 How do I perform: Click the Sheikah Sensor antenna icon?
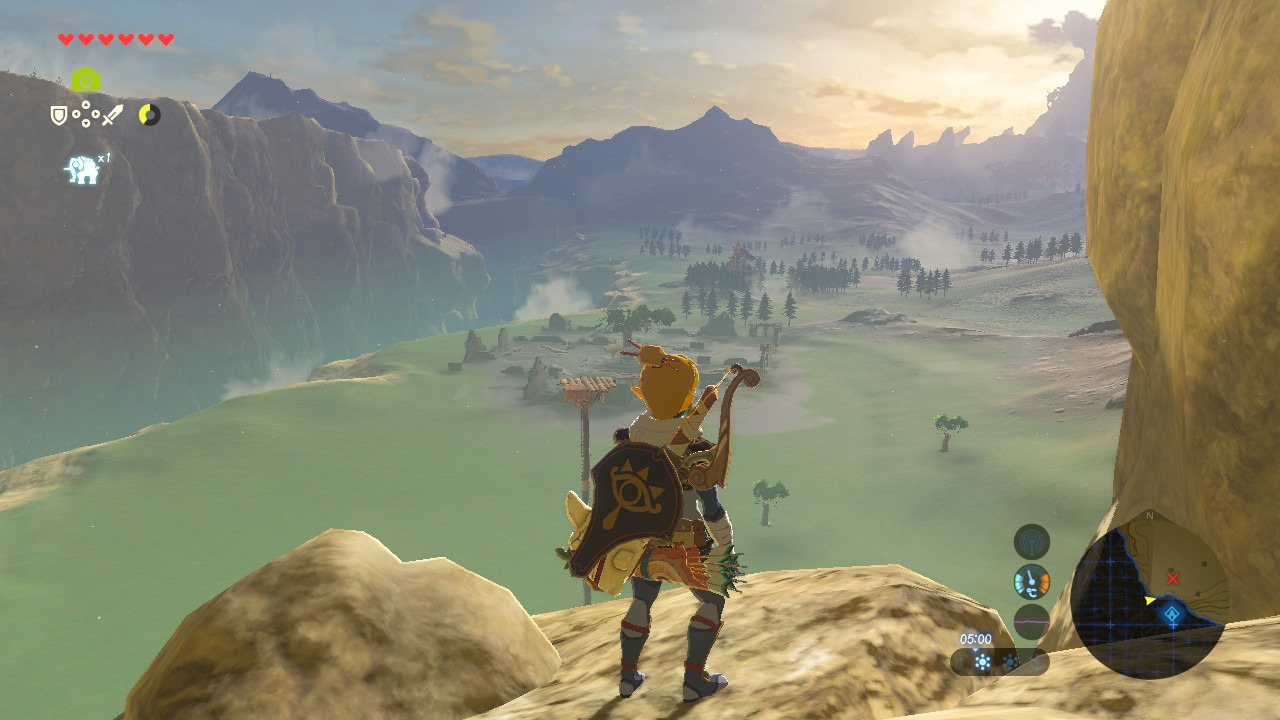click(1031, 542)
